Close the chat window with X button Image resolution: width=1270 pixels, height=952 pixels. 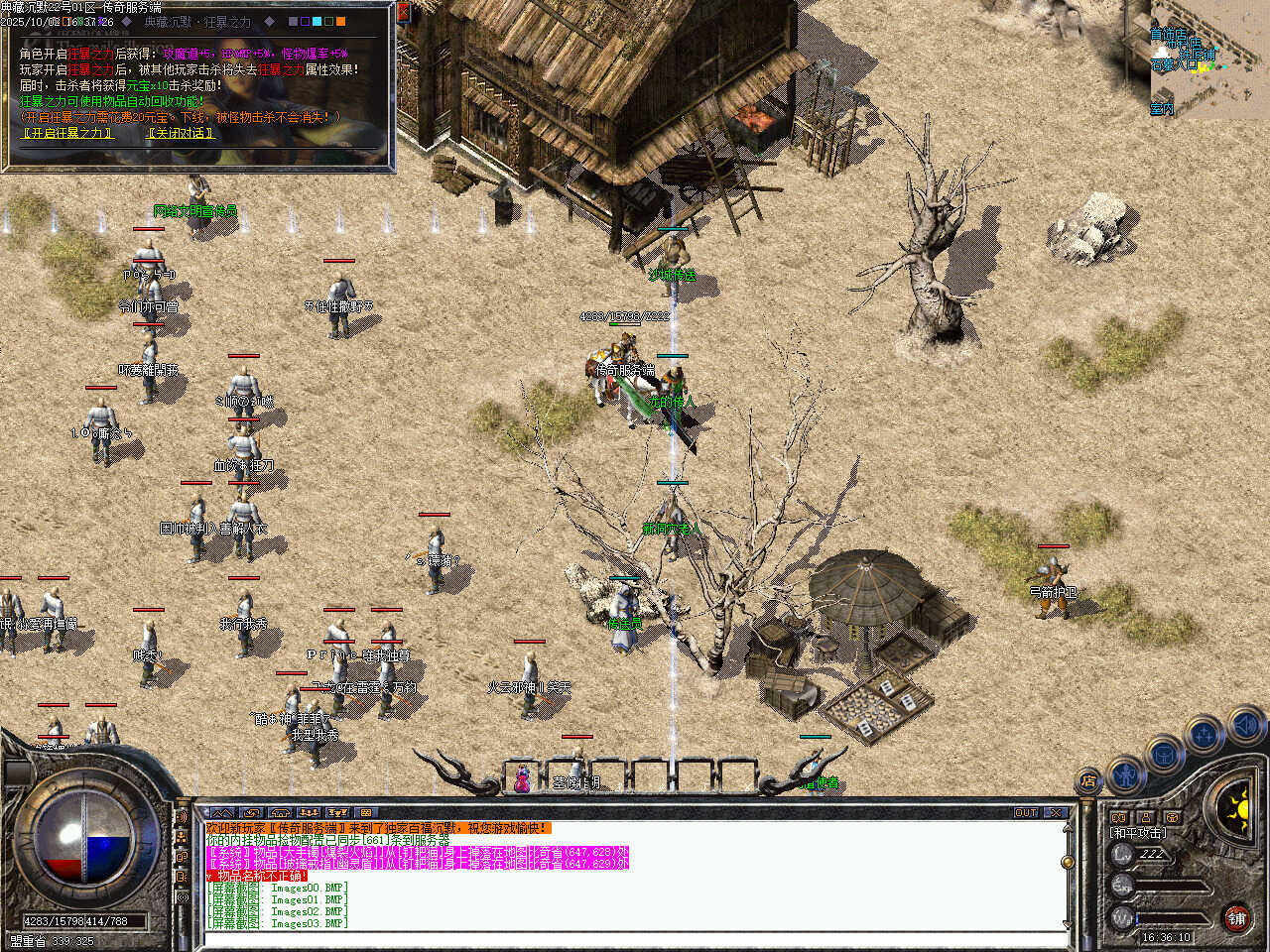(1056, 812)
